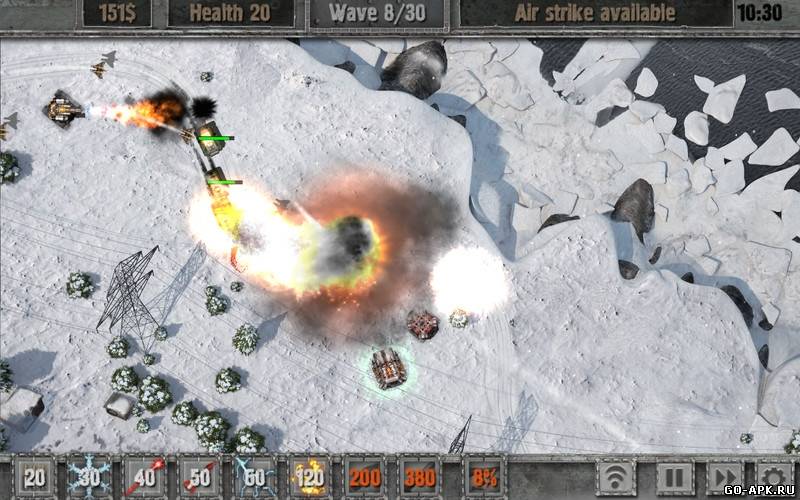Pick the locked 200-cost tower
This screenshot has height=500, width=800.
click(x=365, y=477)
